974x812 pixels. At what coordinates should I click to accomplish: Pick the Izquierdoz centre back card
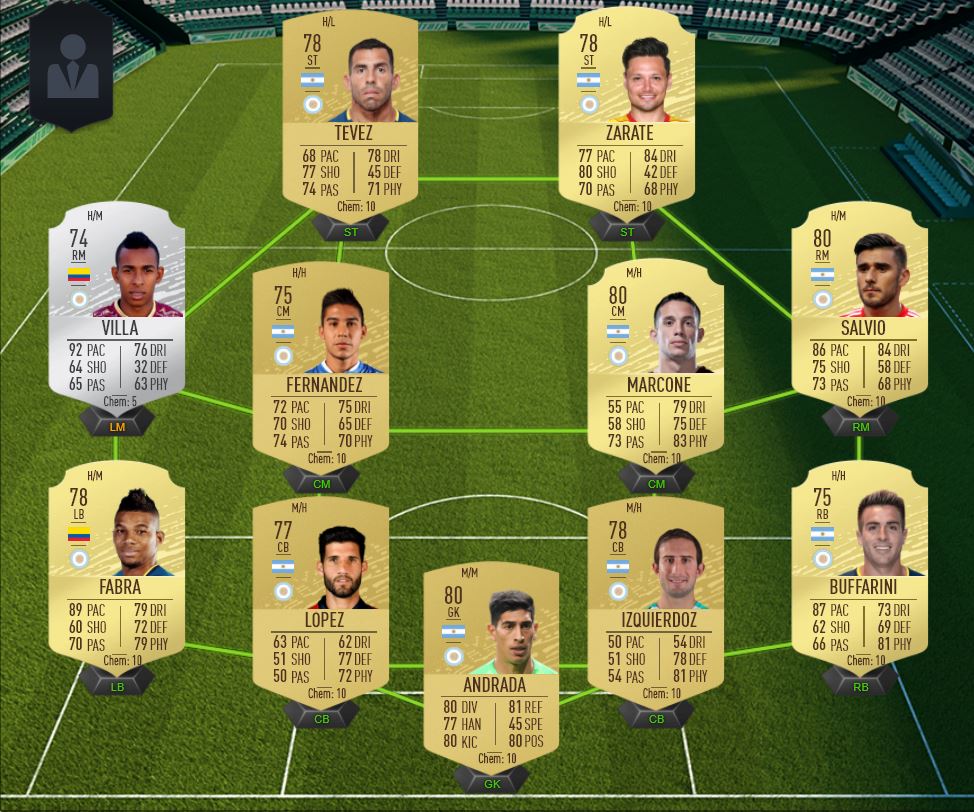point(656,600)
